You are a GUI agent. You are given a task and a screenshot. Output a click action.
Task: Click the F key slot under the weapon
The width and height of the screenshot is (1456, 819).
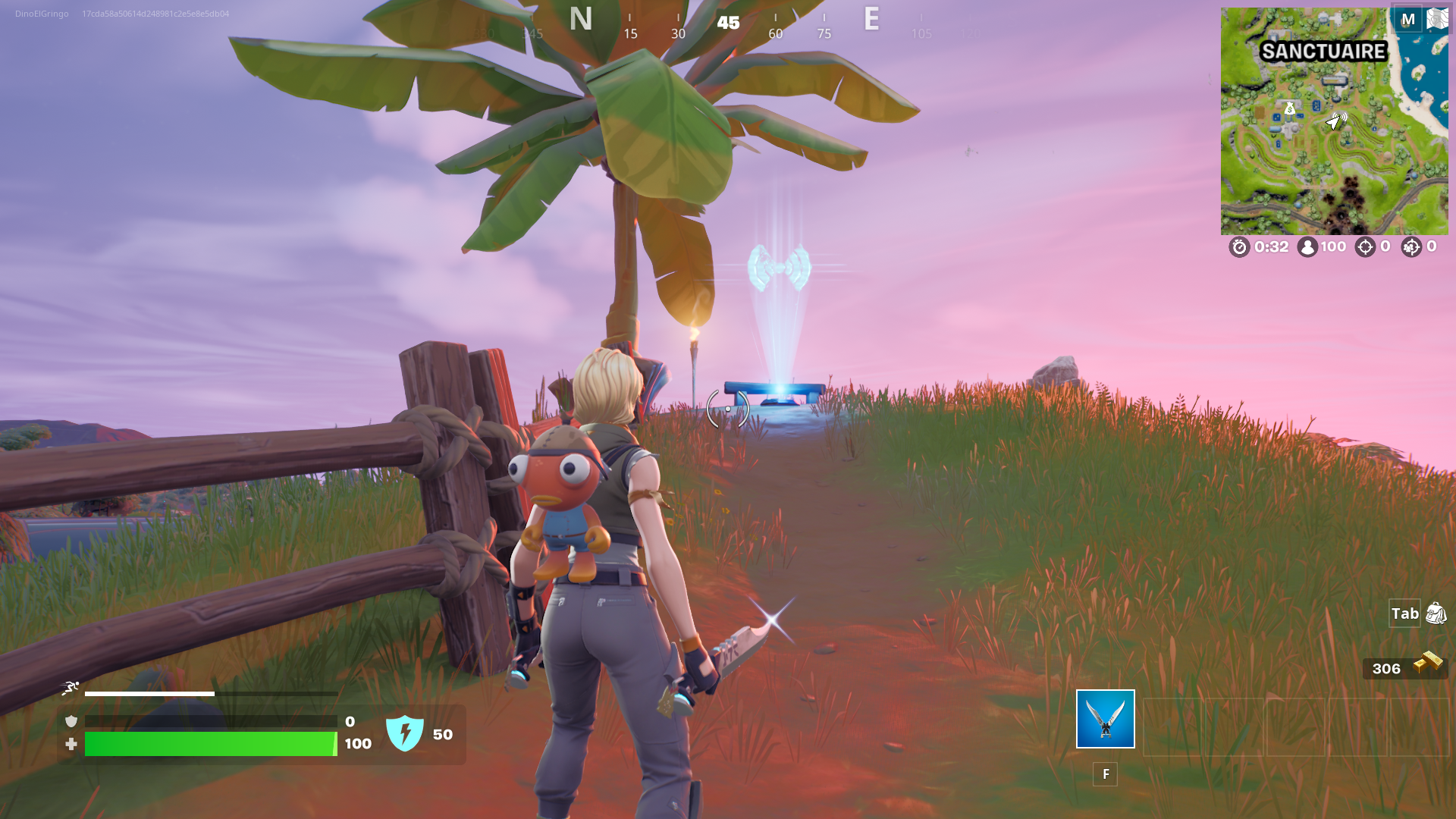[1105, 774]
